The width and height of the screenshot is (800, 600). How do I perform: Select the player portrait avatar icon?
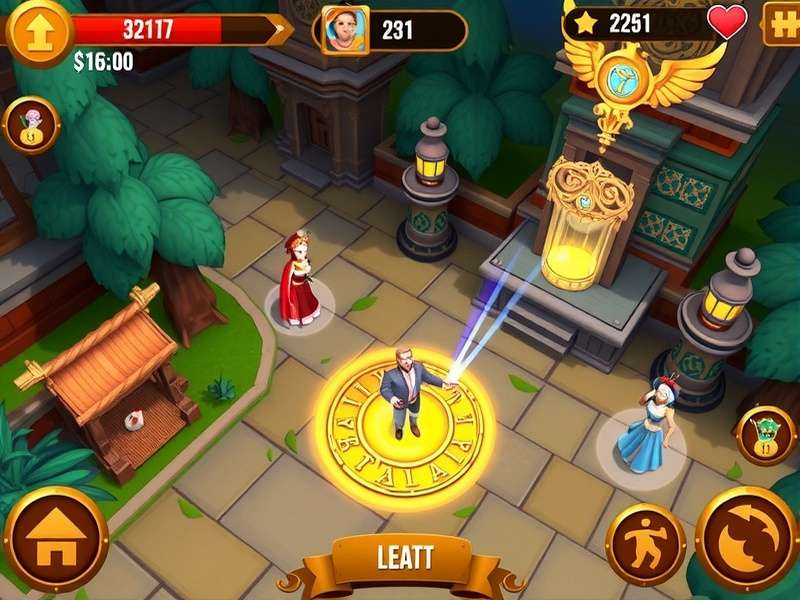pos(346,30)
